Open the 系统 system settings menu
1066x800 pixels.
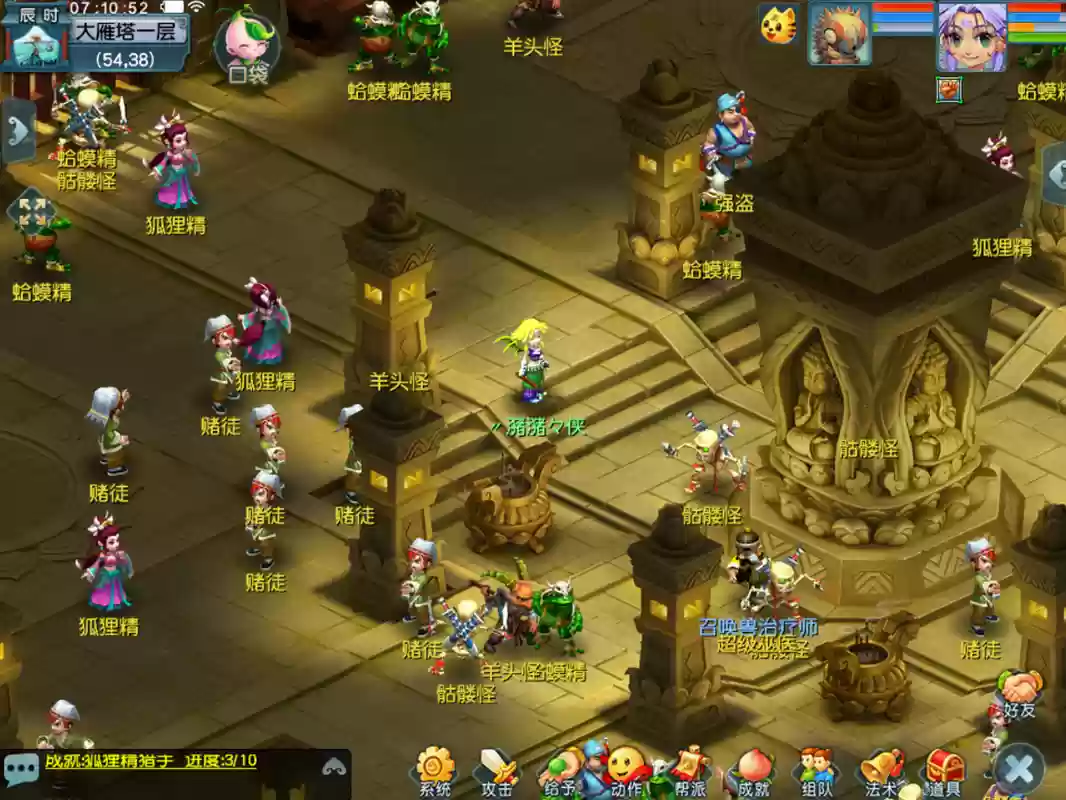tap(435, 771)
